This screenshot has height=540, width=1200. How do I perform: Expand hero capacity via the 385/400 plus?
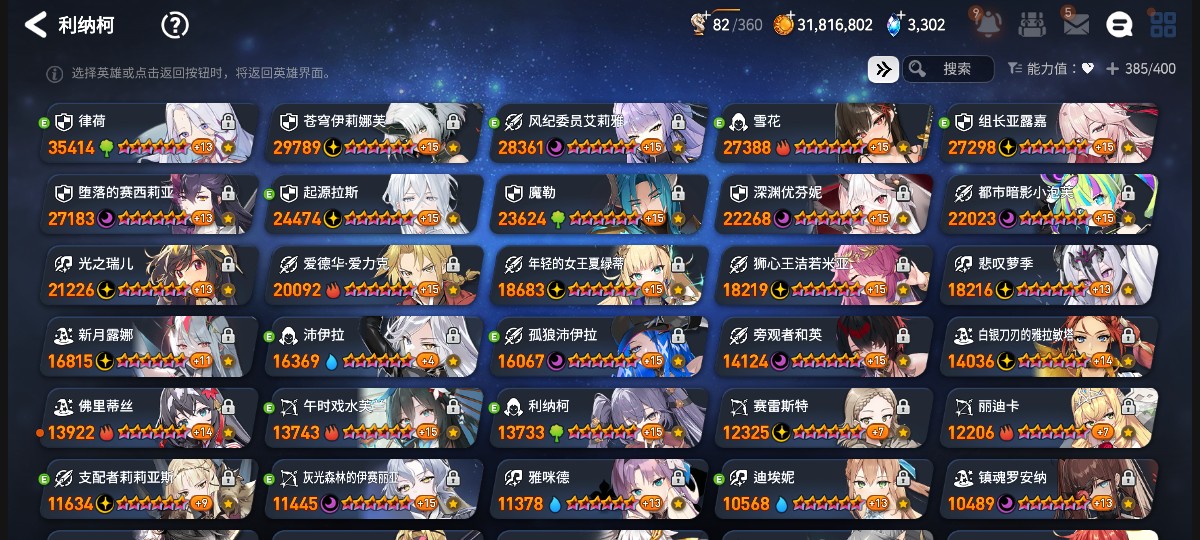pyautogui.click(x=1112, y=69)
